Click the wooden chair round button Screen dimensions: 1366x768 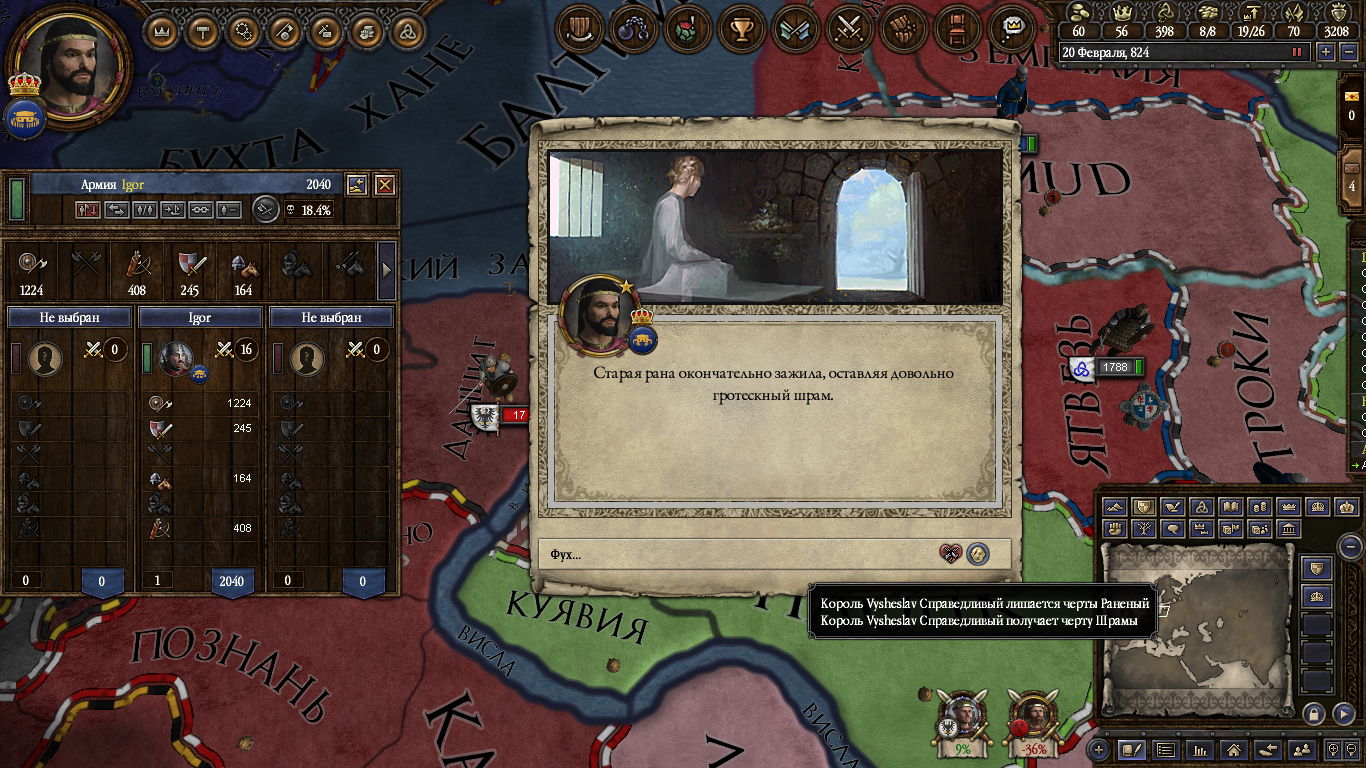pyautogui.click(x=958, y=29)
